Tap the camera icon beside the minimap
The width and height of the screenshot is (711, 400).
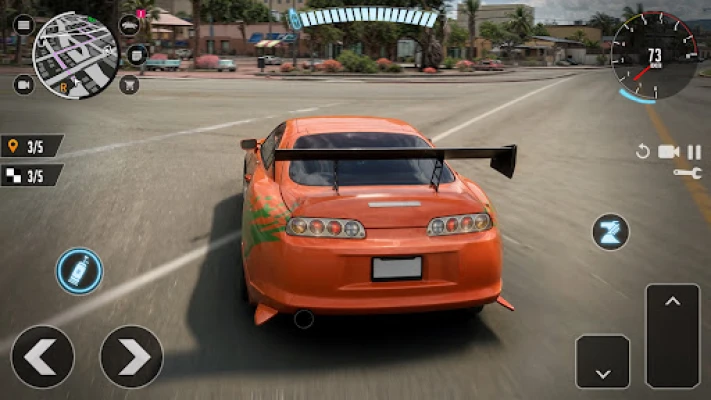(x=22, y=84)
